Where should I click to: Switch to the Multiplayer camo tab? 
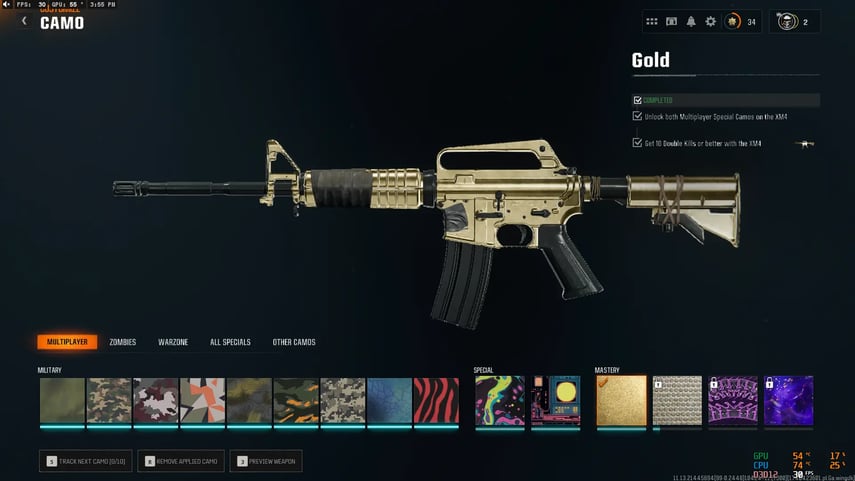[x=67, y=342]
